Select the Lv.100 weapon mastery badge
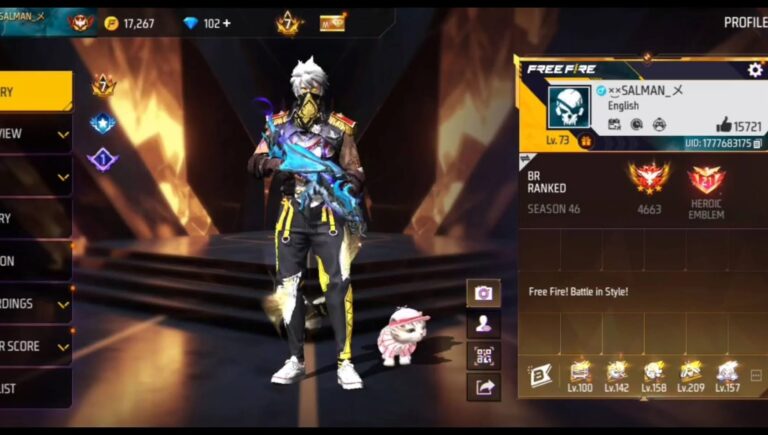The image size is (768, 435). (x=580, y=374)
